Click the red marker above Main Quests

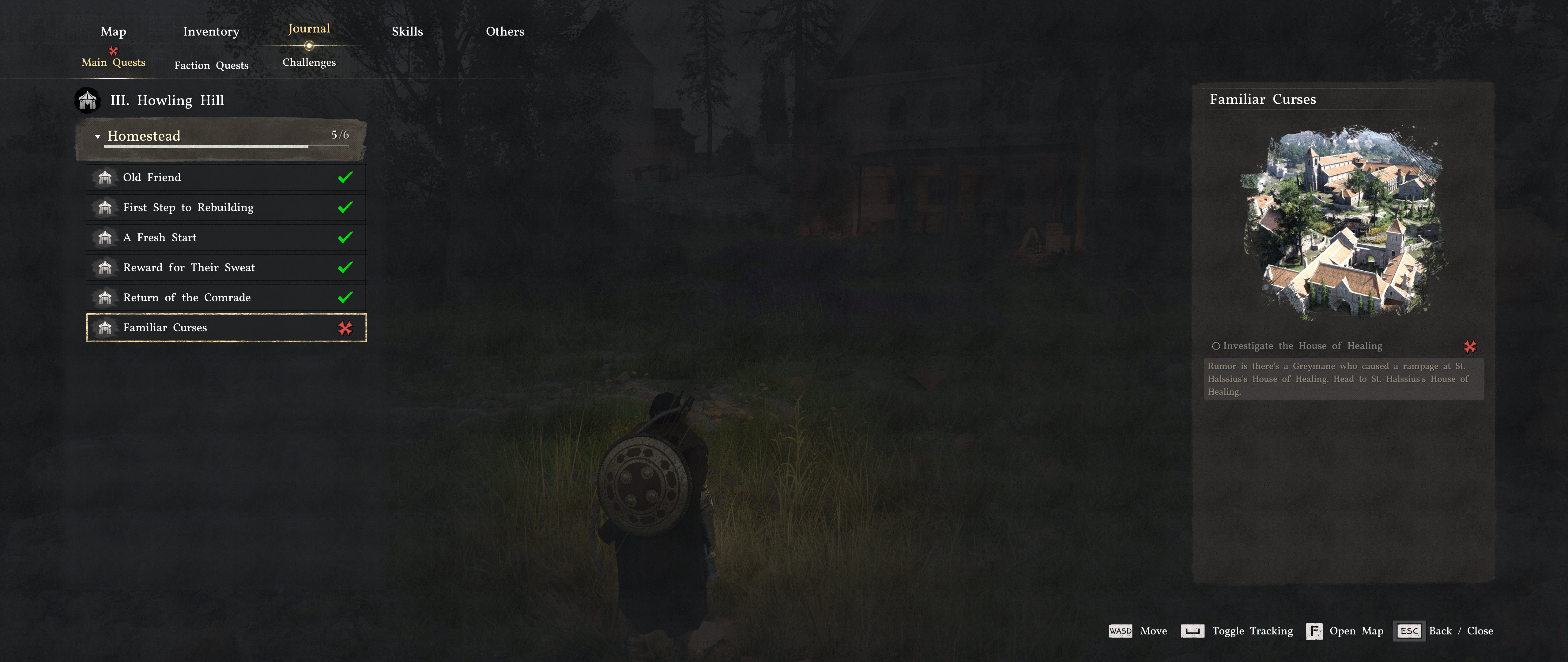[113, 51]
